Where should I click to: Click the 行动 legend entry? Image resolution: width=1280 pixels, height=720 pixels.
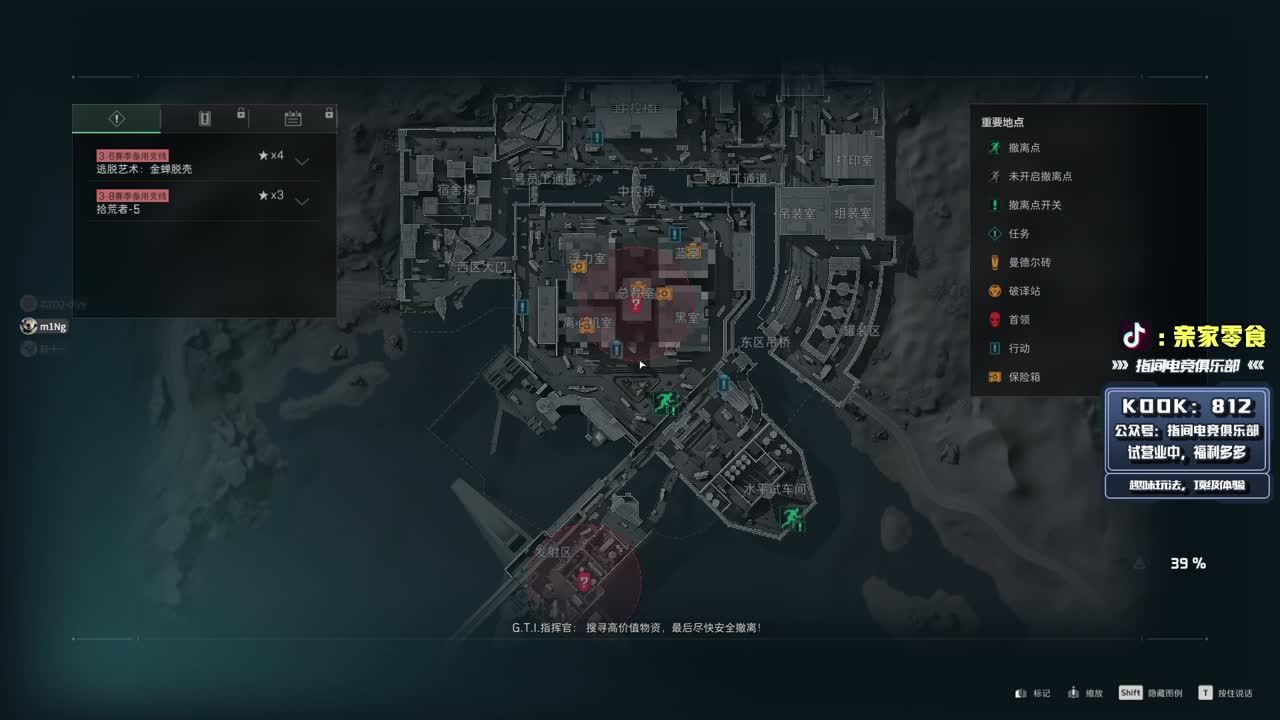[x=1018, y=348]
